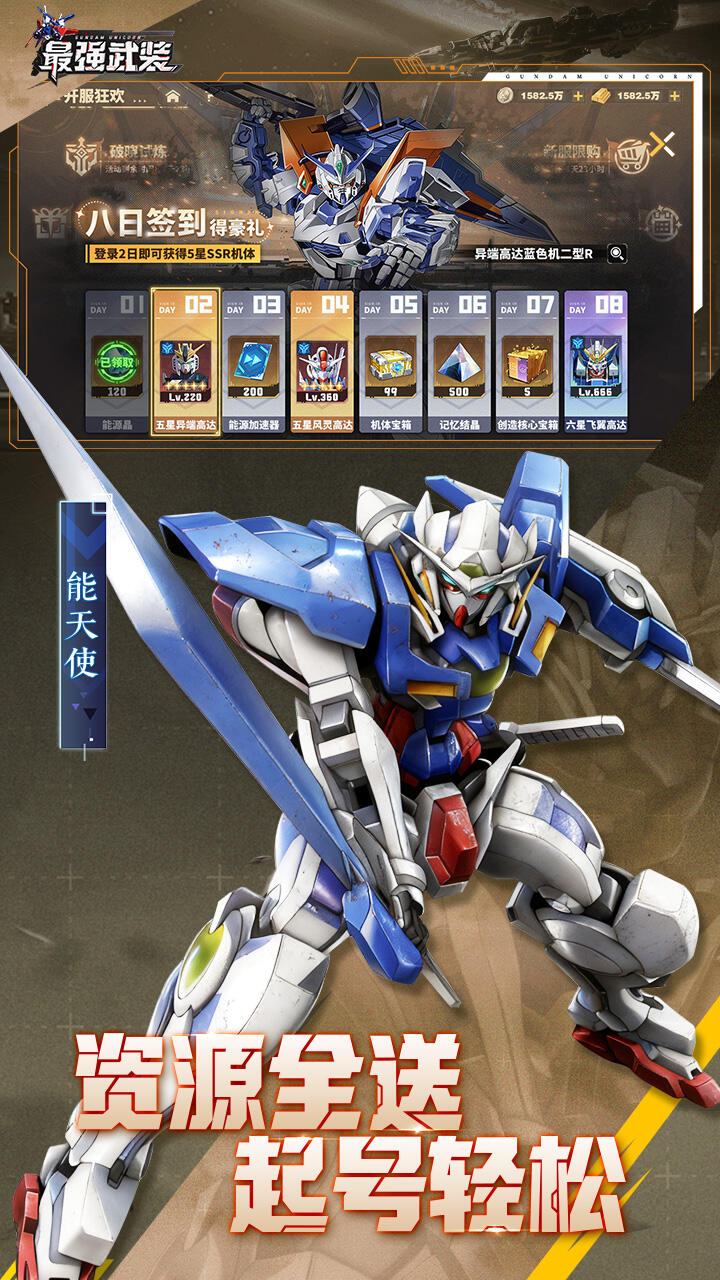Inspect the Astray Blue Frame with magnifier
Image resolution: width=720 pixels, height=1280 pixels.
(x=617, y=254)
